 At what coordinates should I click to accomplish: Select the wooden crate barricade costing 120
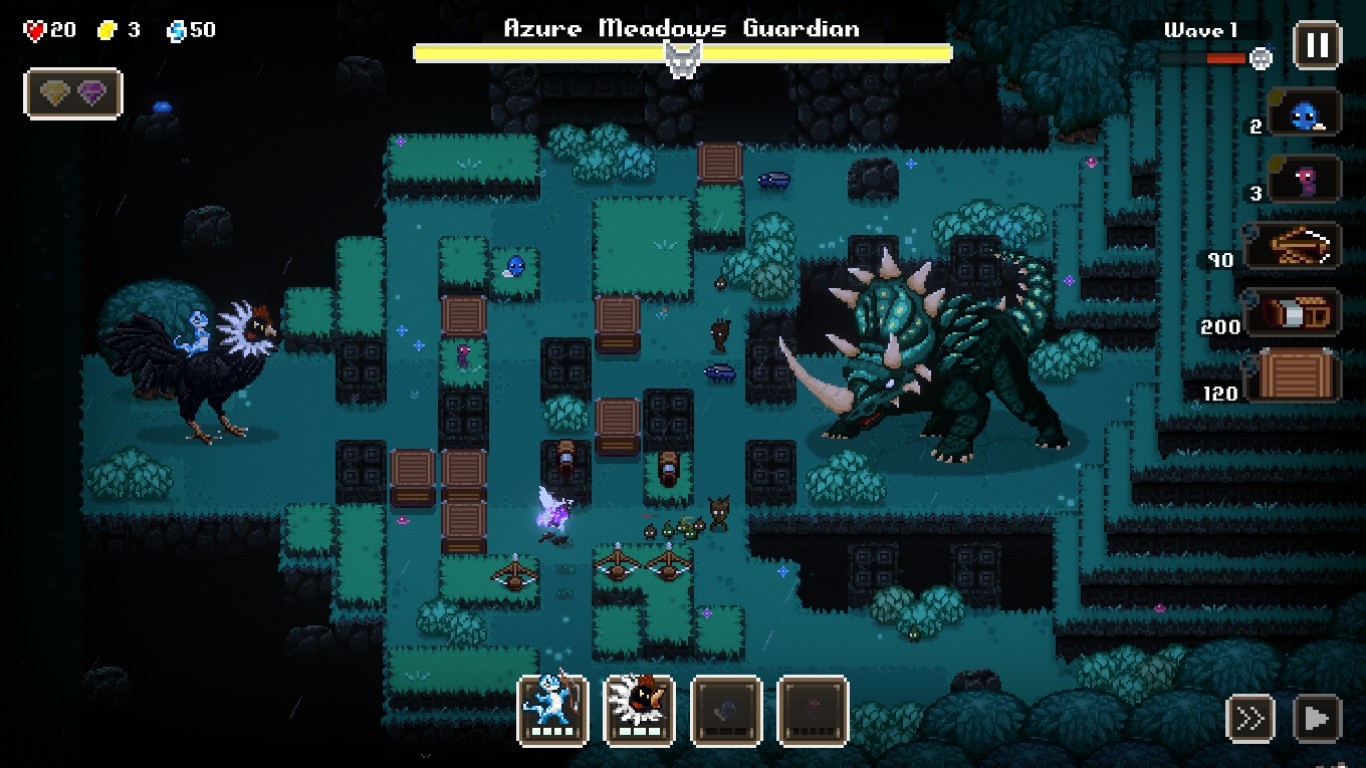[1298, 376]
